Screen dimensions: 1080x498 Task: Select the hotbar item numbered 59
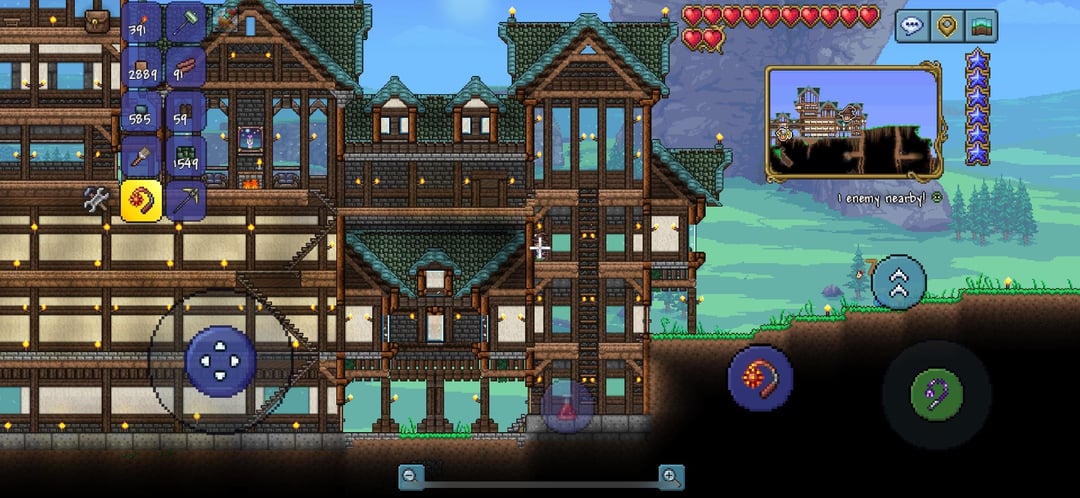pos(185,112)
